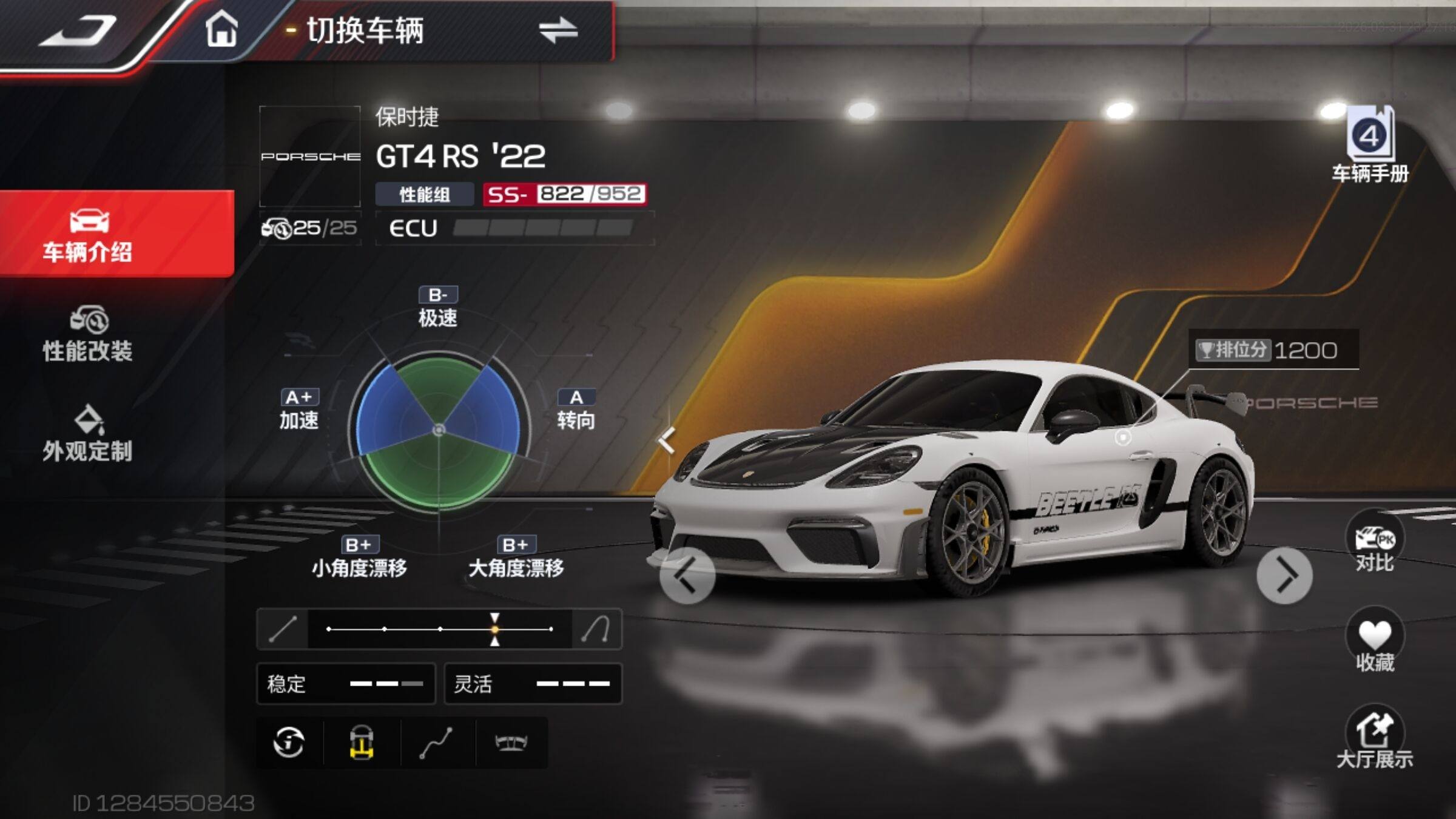This screenshot has height=819, width=1456.
Task: Add the car to 收藏 favorites
Action: point(1374,643)
